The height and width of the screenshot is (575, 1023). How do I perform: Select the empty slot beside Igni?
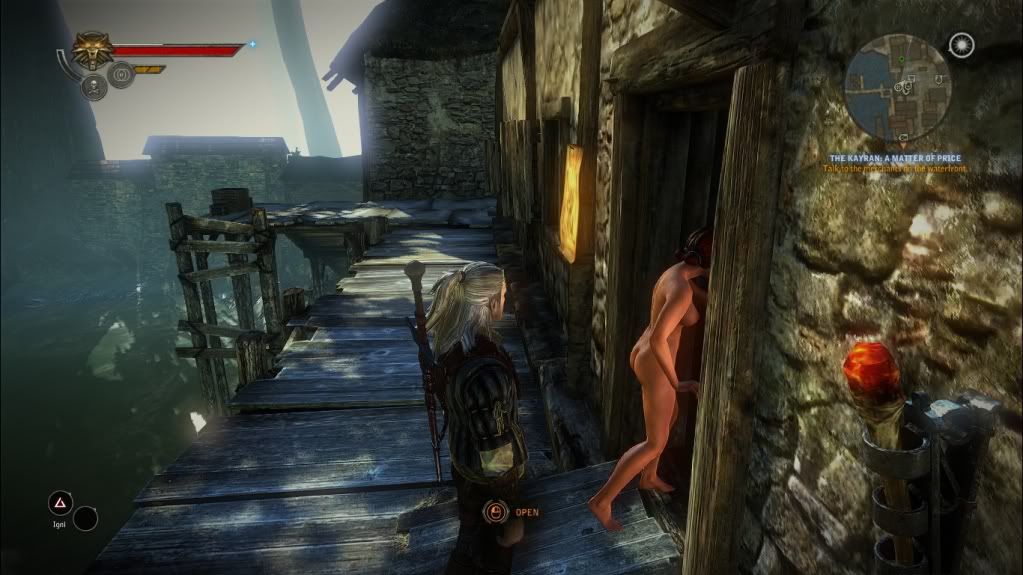(x=86, y=518)
